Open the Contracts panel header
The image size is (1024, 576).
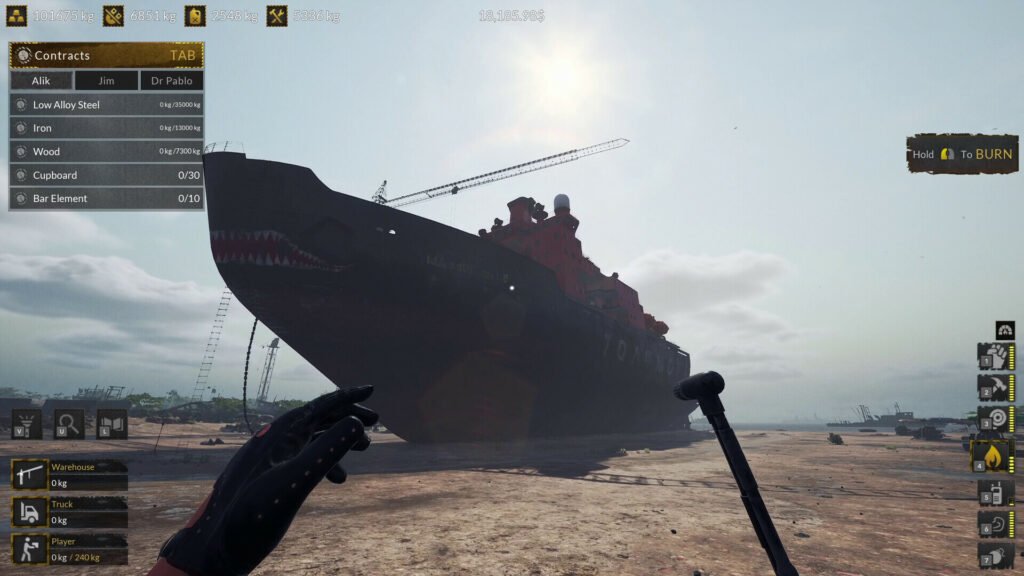106,55
